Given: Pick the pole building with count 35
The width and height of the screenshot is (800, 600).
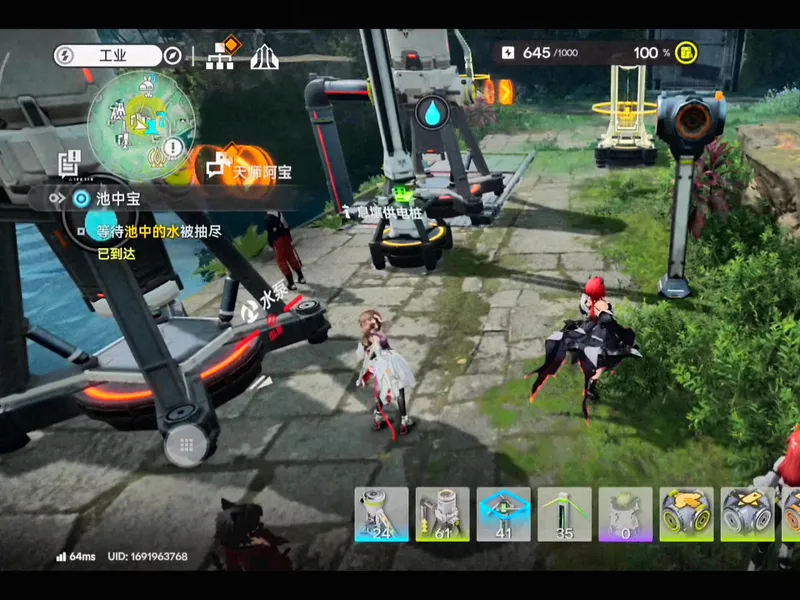Looking at the screenshot, I should 564,514.
